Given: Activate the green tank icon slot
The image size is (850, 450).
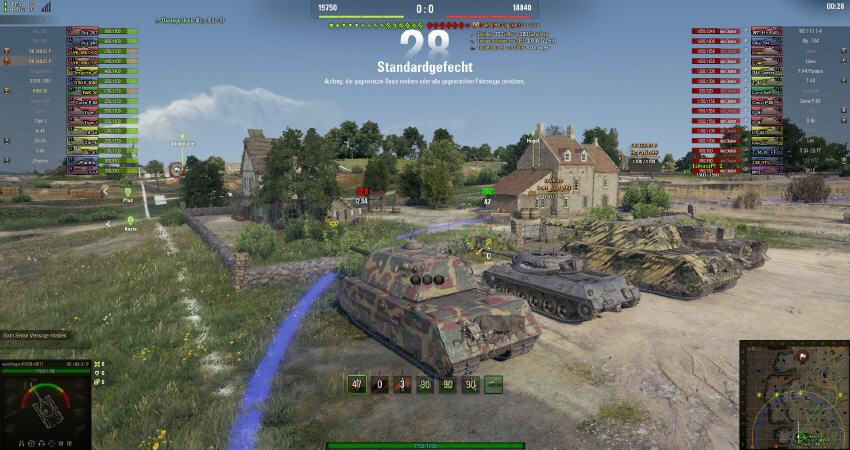Looking at the screenshot, I should point(493,383).
